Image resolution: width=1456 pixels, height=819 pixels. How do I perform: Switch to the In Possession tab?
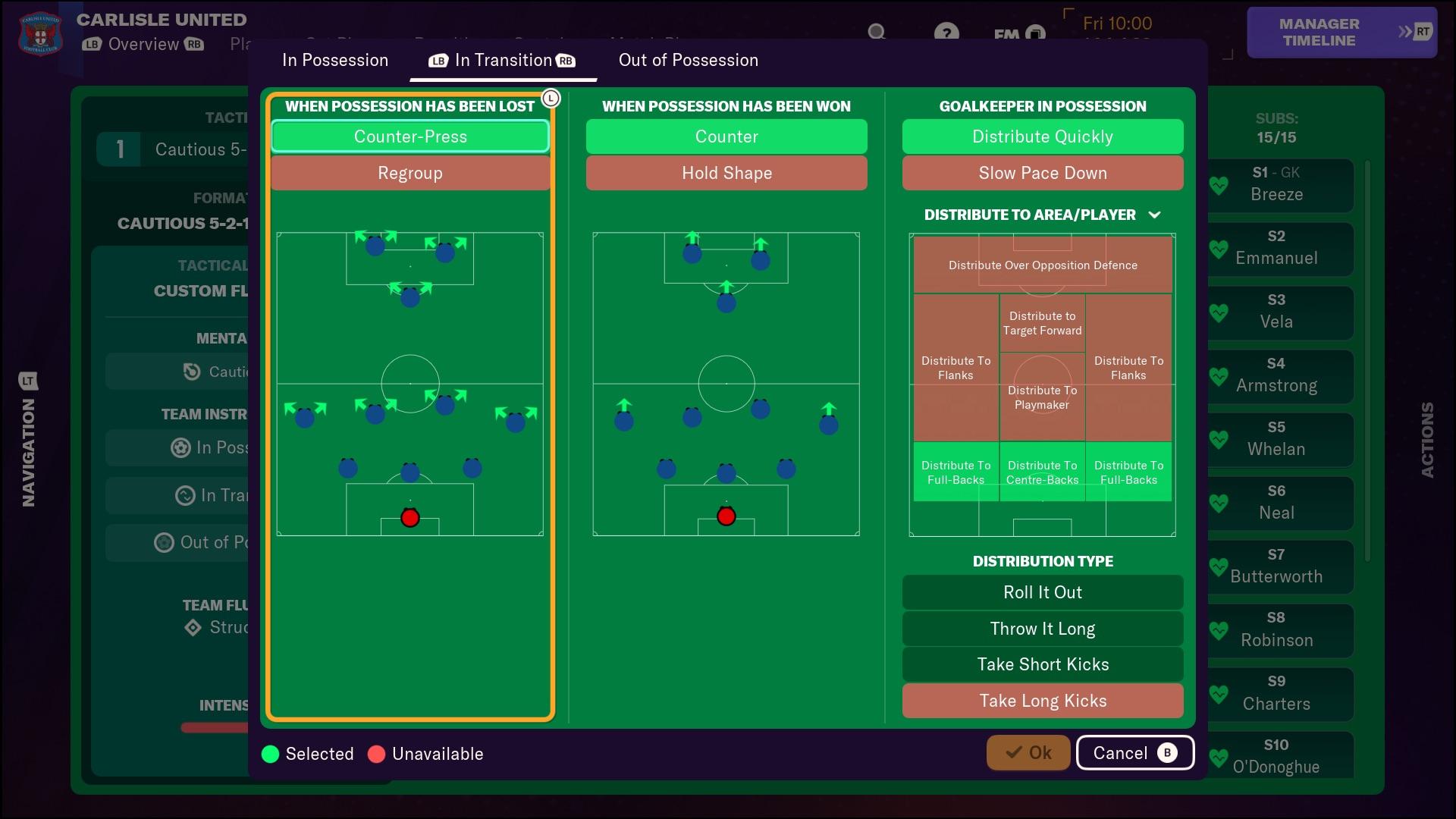click(x=334, y=60)
